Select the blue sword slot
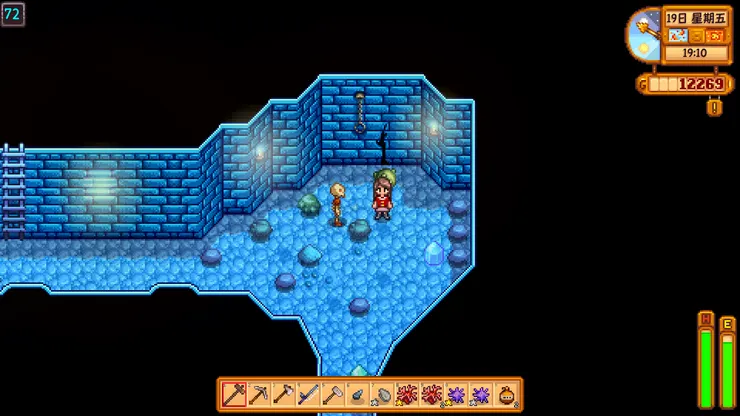 (309, 394)
